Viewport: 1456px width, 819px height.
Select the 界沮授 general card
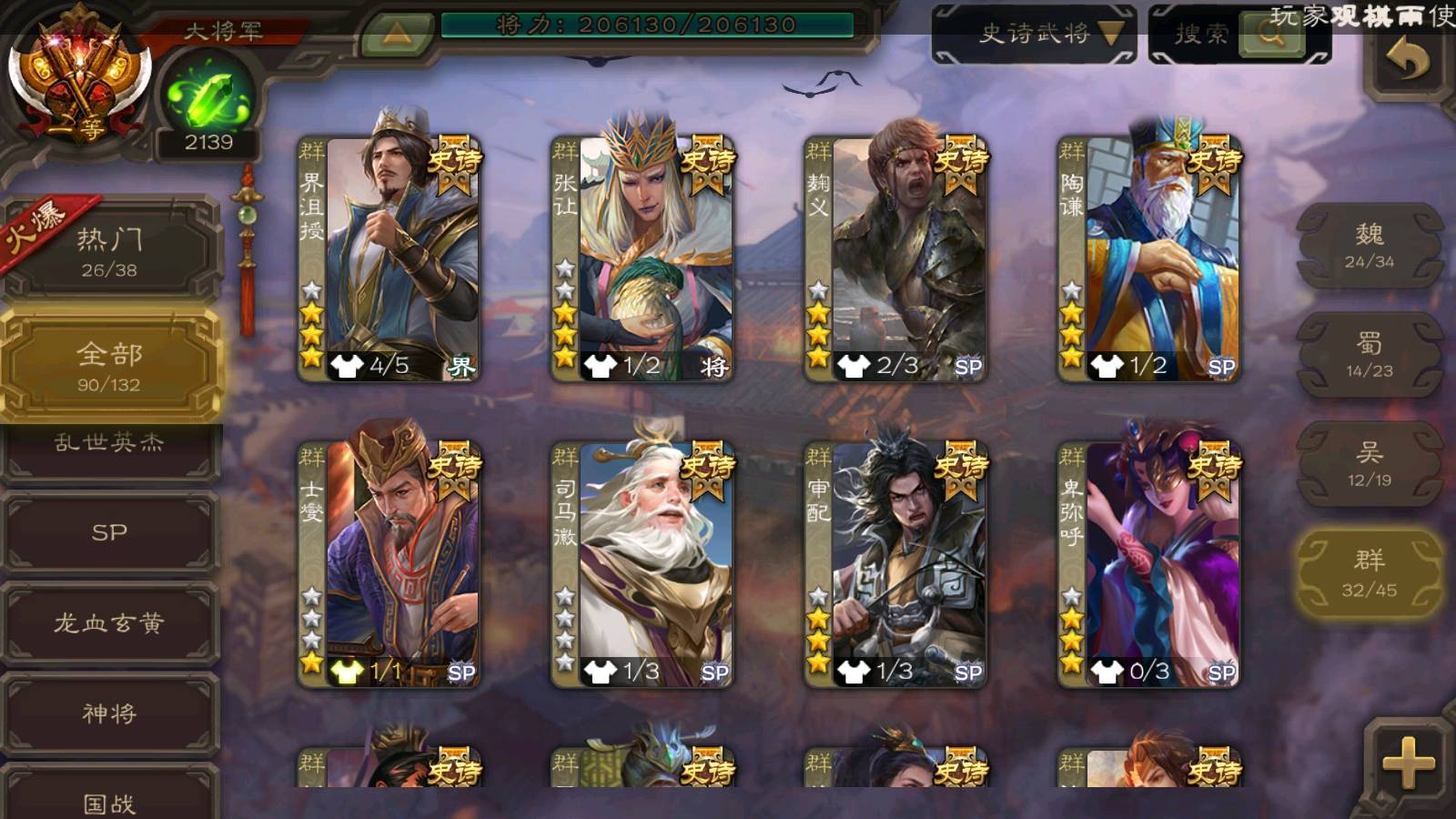coord(389,259)
